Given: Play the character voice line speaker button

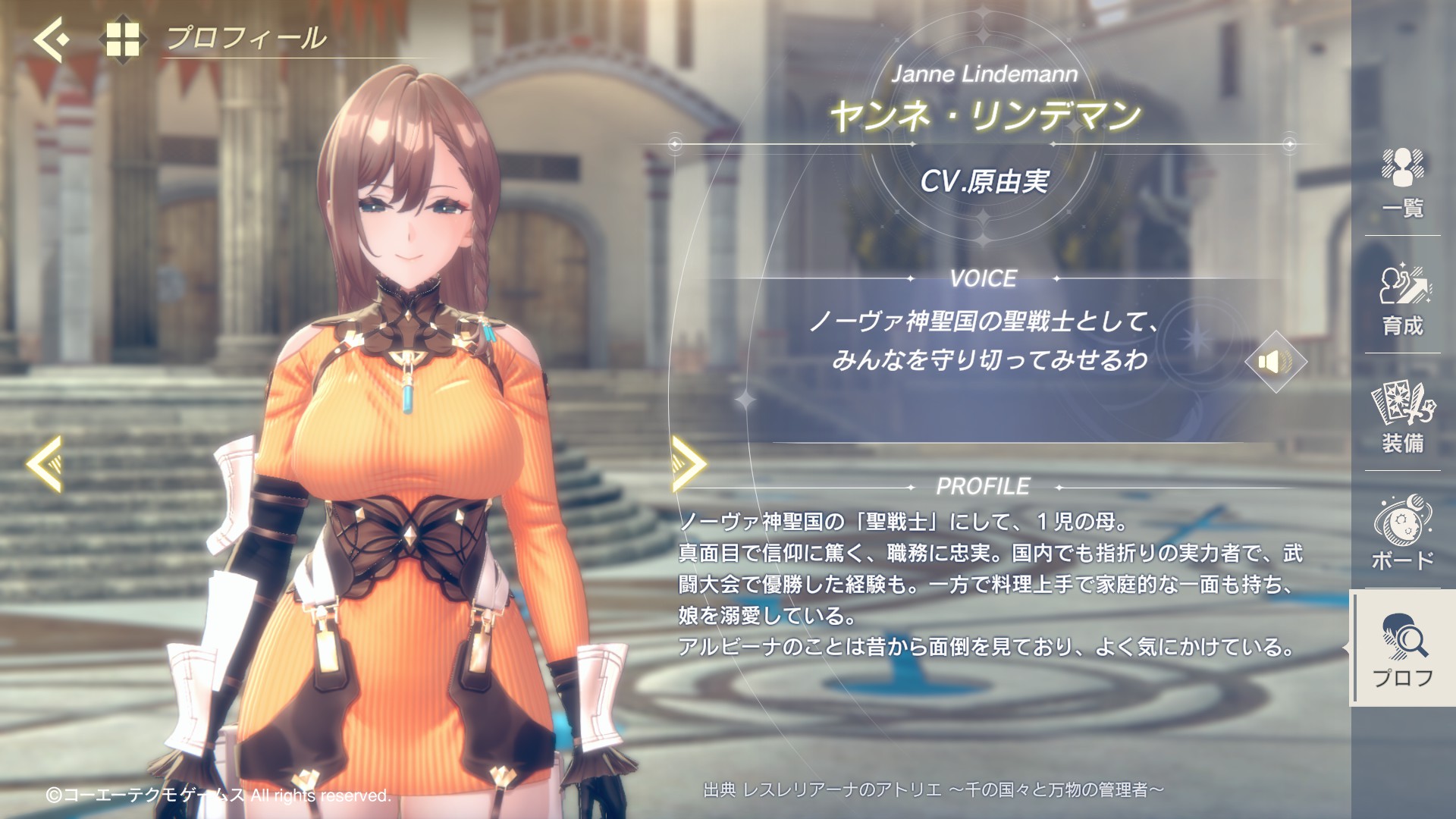Looking at the screenshot, I should [1276, 362].
